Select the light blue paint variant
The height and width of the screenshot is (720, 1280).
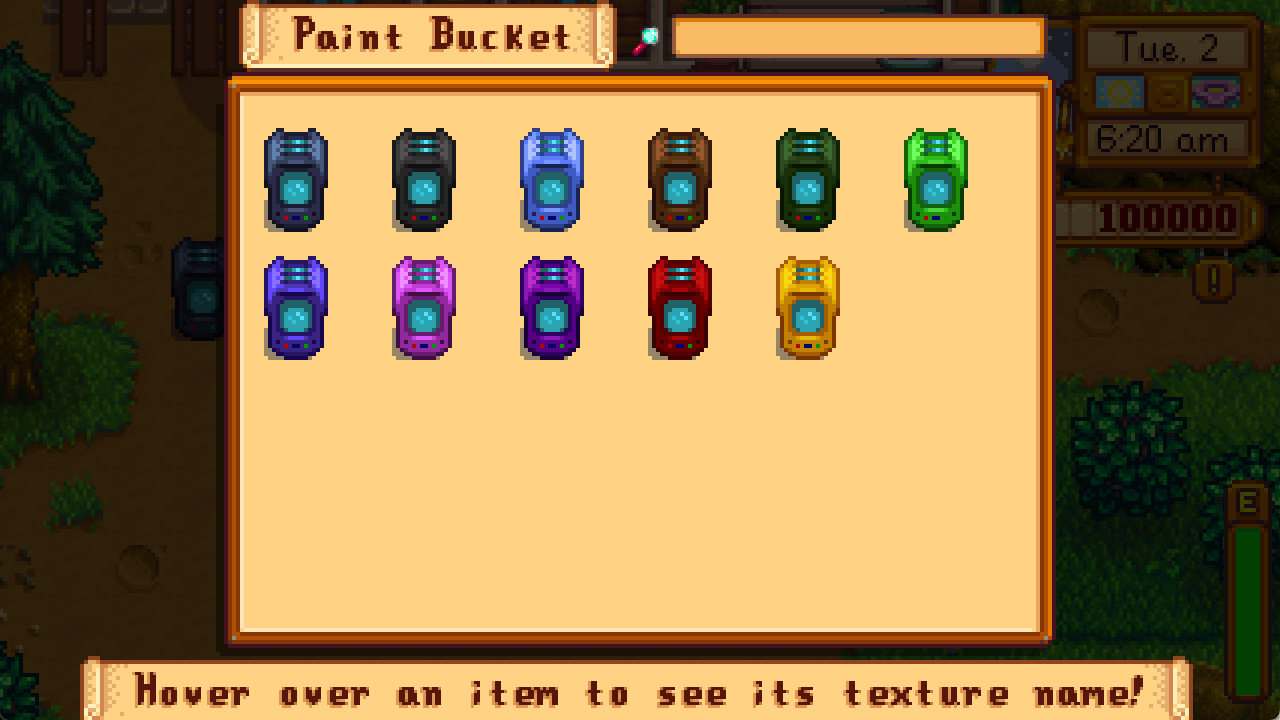550,180
